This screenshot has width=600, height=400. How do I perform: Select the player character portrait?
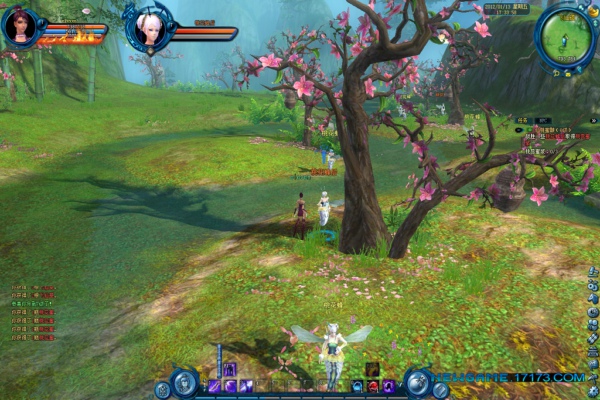[x=19, y=27]
